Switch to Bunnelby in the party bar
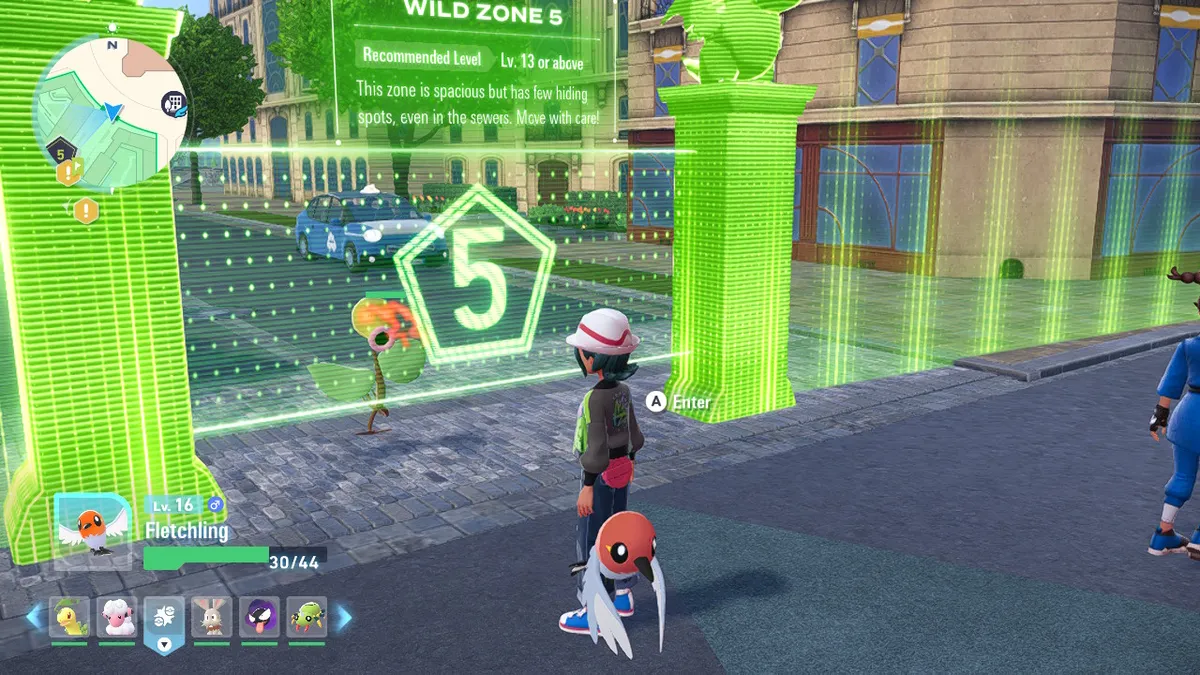1200x675 pixels. [211, 618]
